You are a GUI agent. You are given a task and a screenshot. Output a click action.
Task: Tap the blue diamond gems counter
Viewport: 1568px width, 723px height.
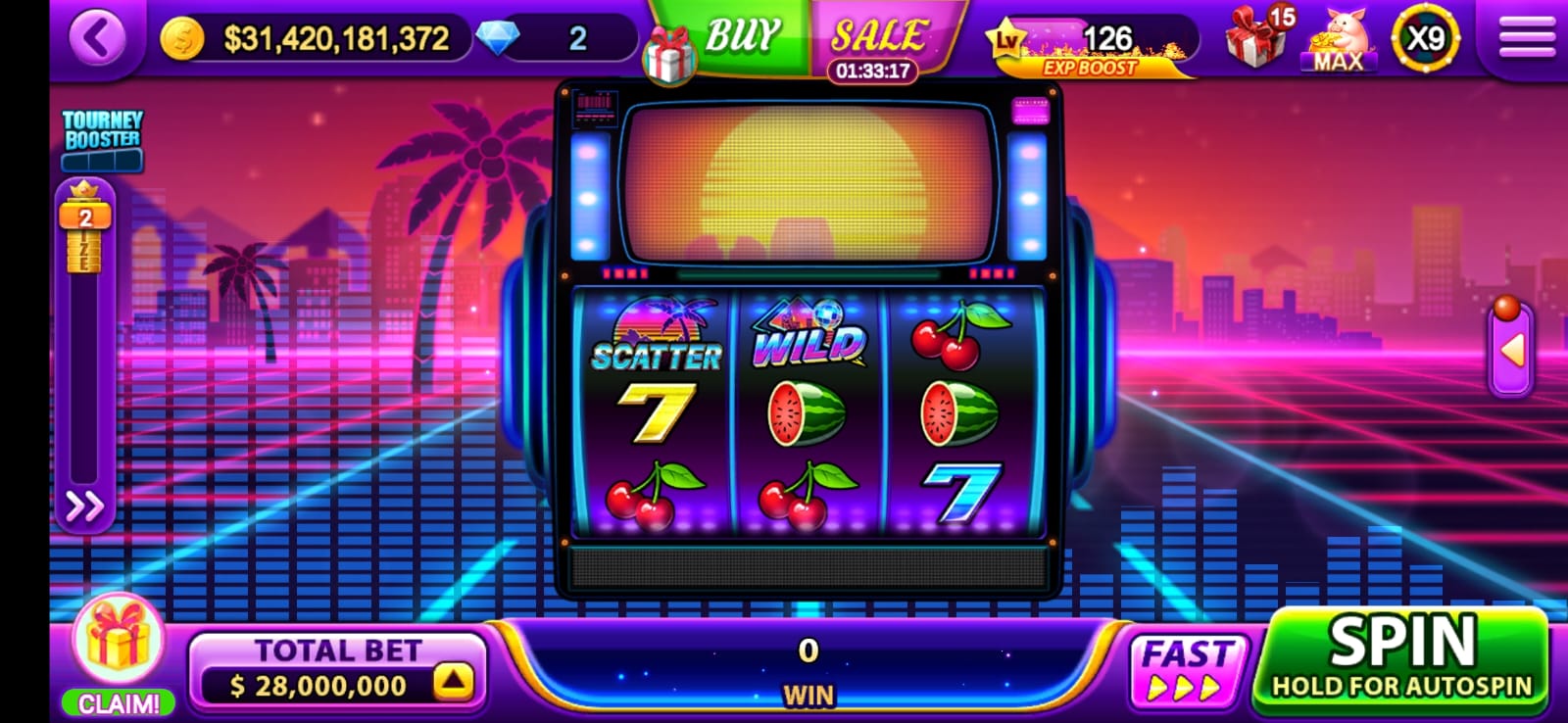point(500,38)
